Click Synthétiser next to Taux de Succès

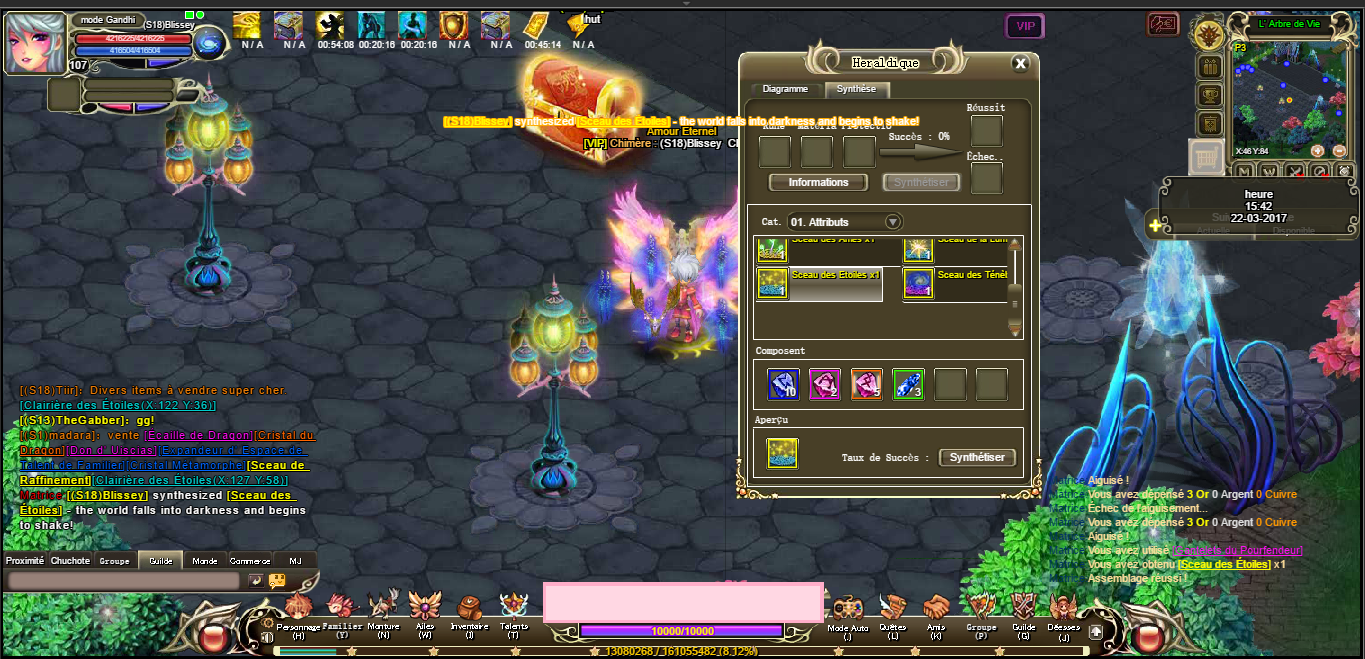pos(978,457)
